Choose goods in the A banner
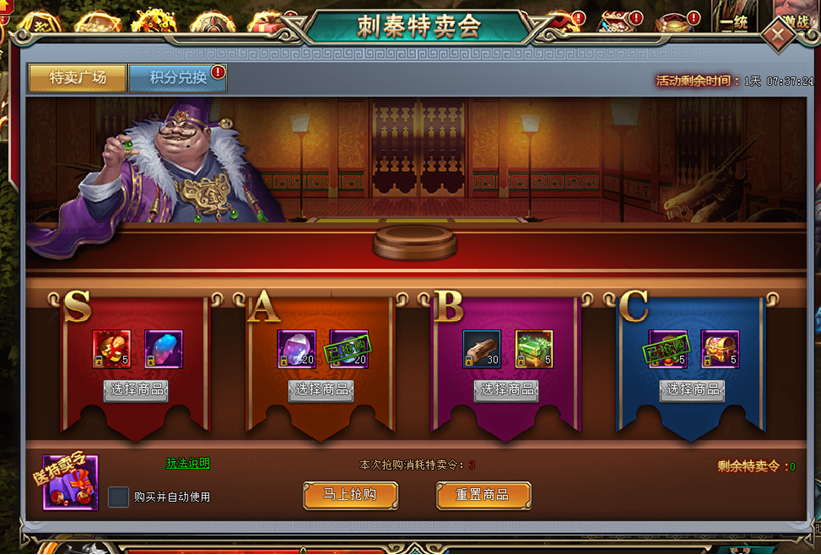Screen dimensions: 821x555 pos(321,390)
